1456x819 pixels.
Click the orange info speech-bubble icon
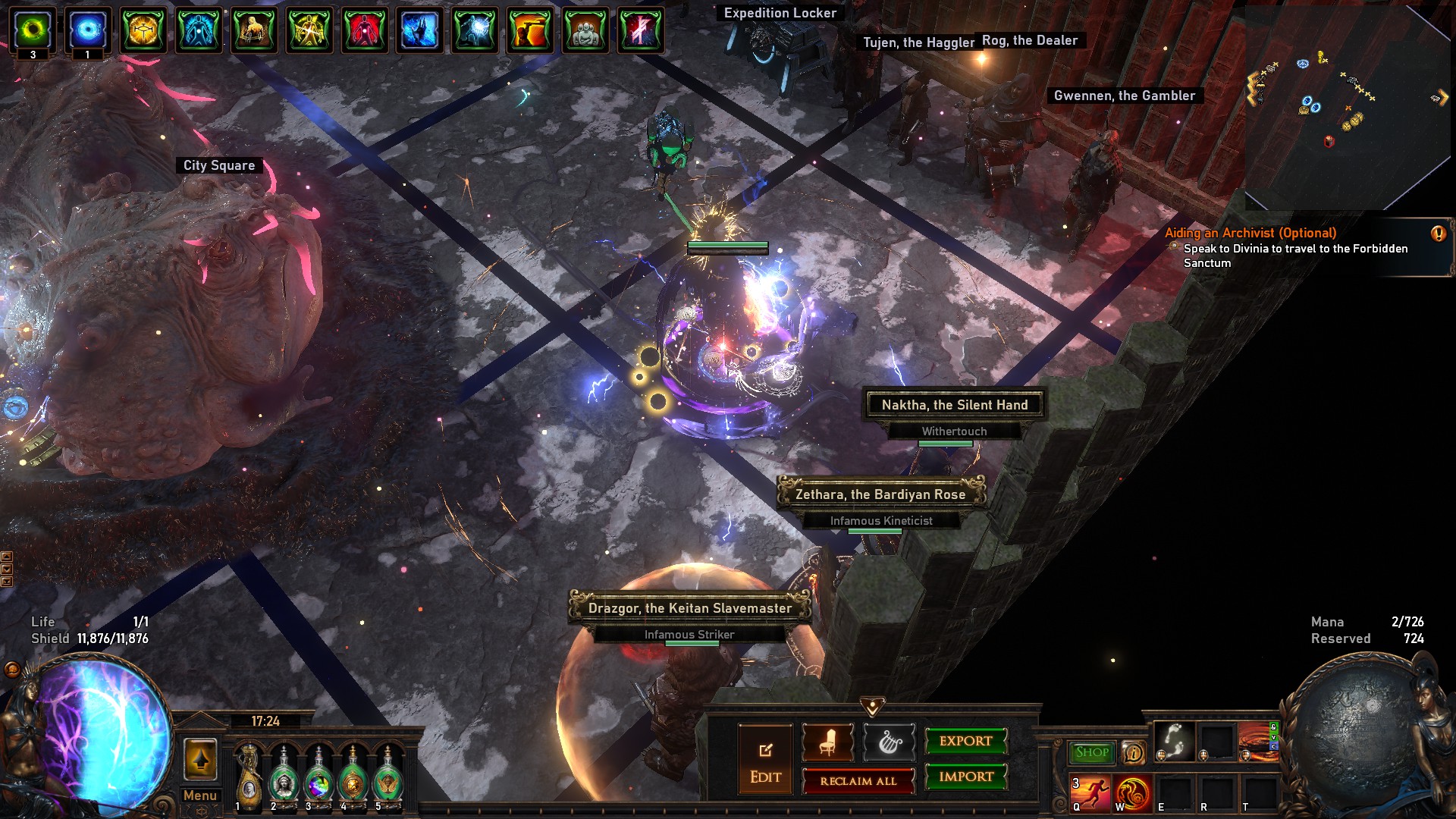click(1133, 752)
